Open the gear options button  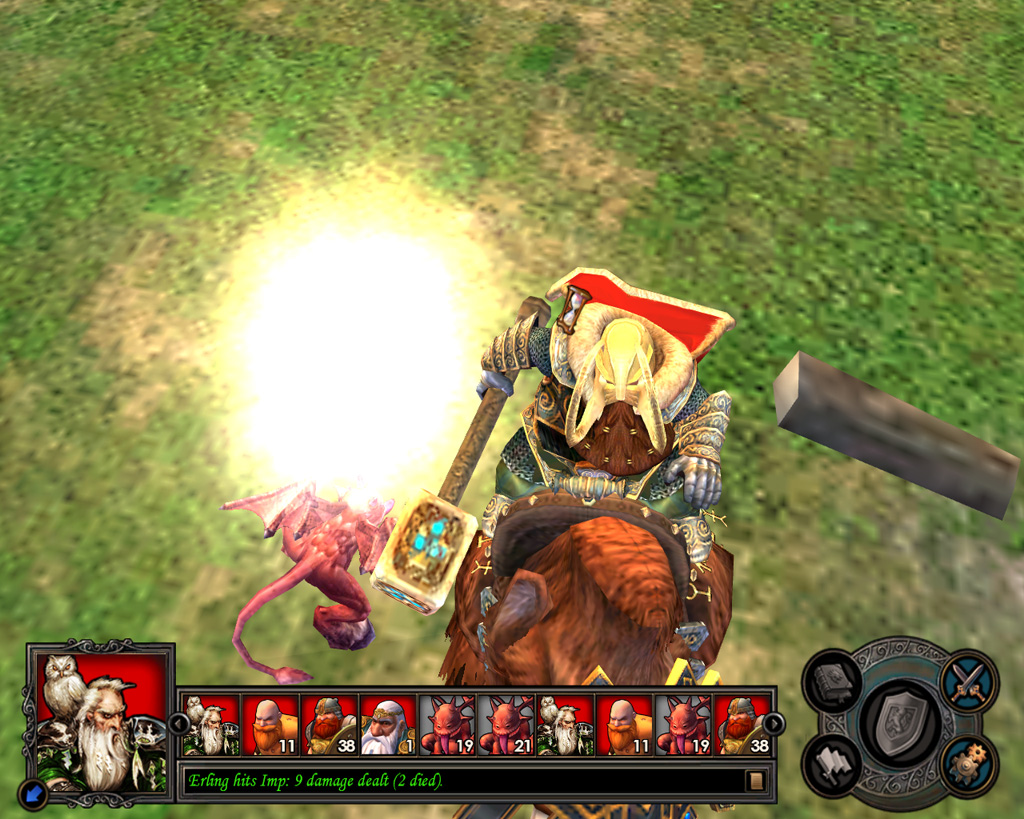click(967, 765)
